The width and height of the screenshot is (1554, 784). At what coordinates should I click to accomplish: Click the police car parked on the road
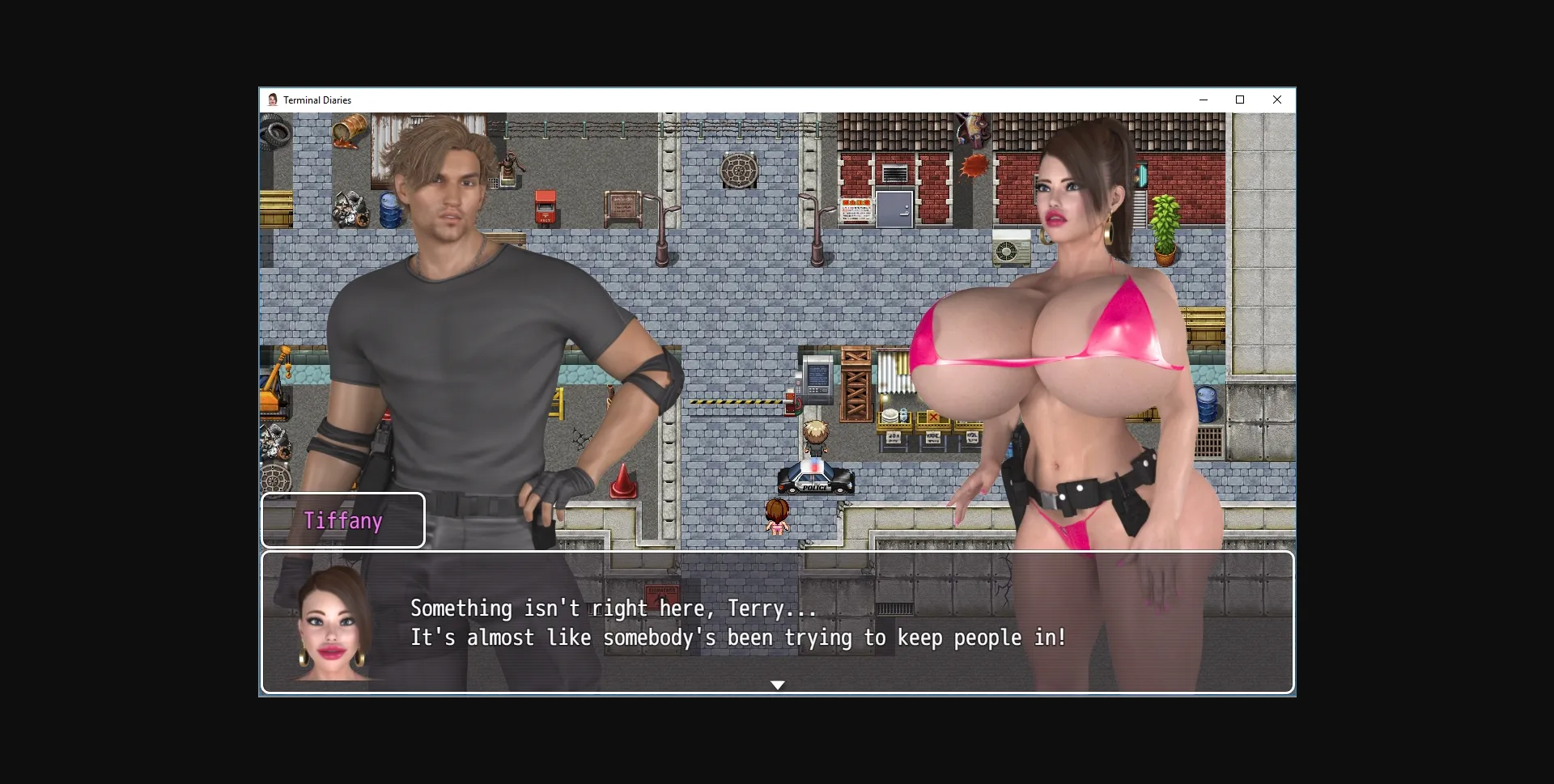click(x=815, y=479)
